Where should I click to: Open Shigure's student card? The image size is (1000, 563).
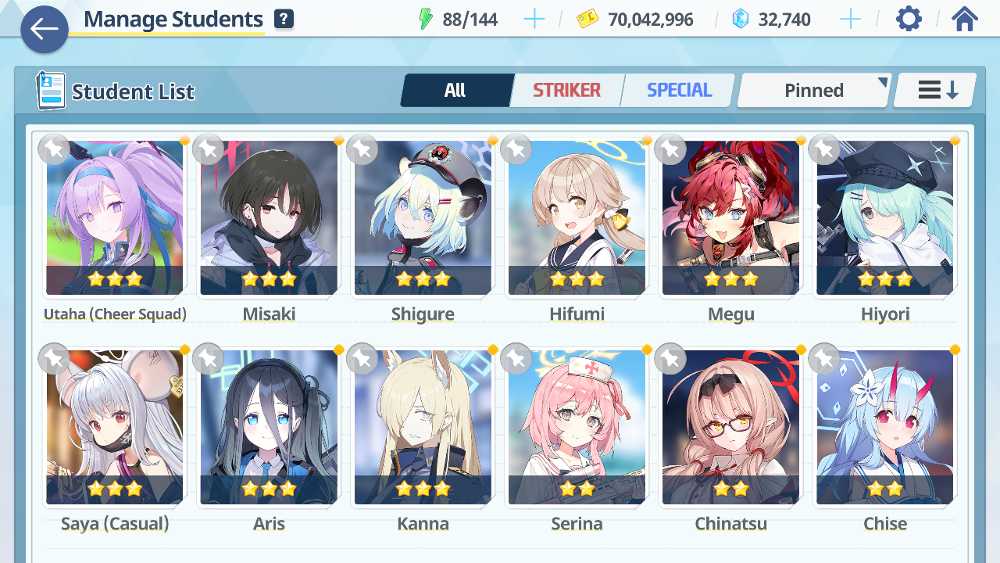(x=423, y=220)
